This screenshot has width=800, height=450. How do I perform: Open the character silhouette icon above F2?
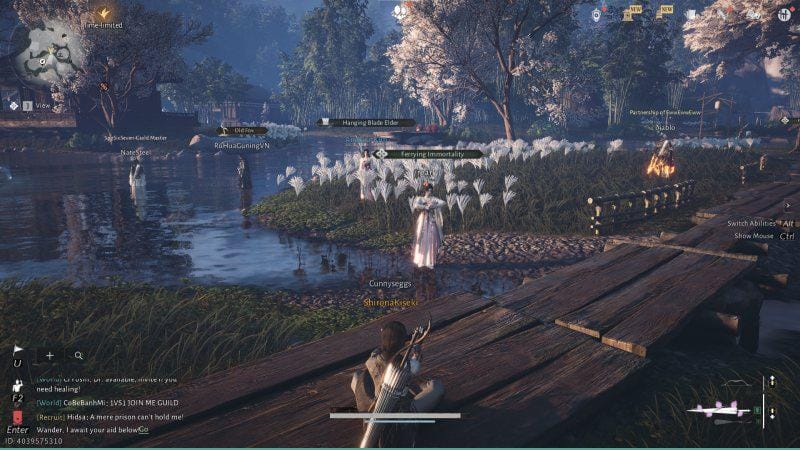coord(17,383)
